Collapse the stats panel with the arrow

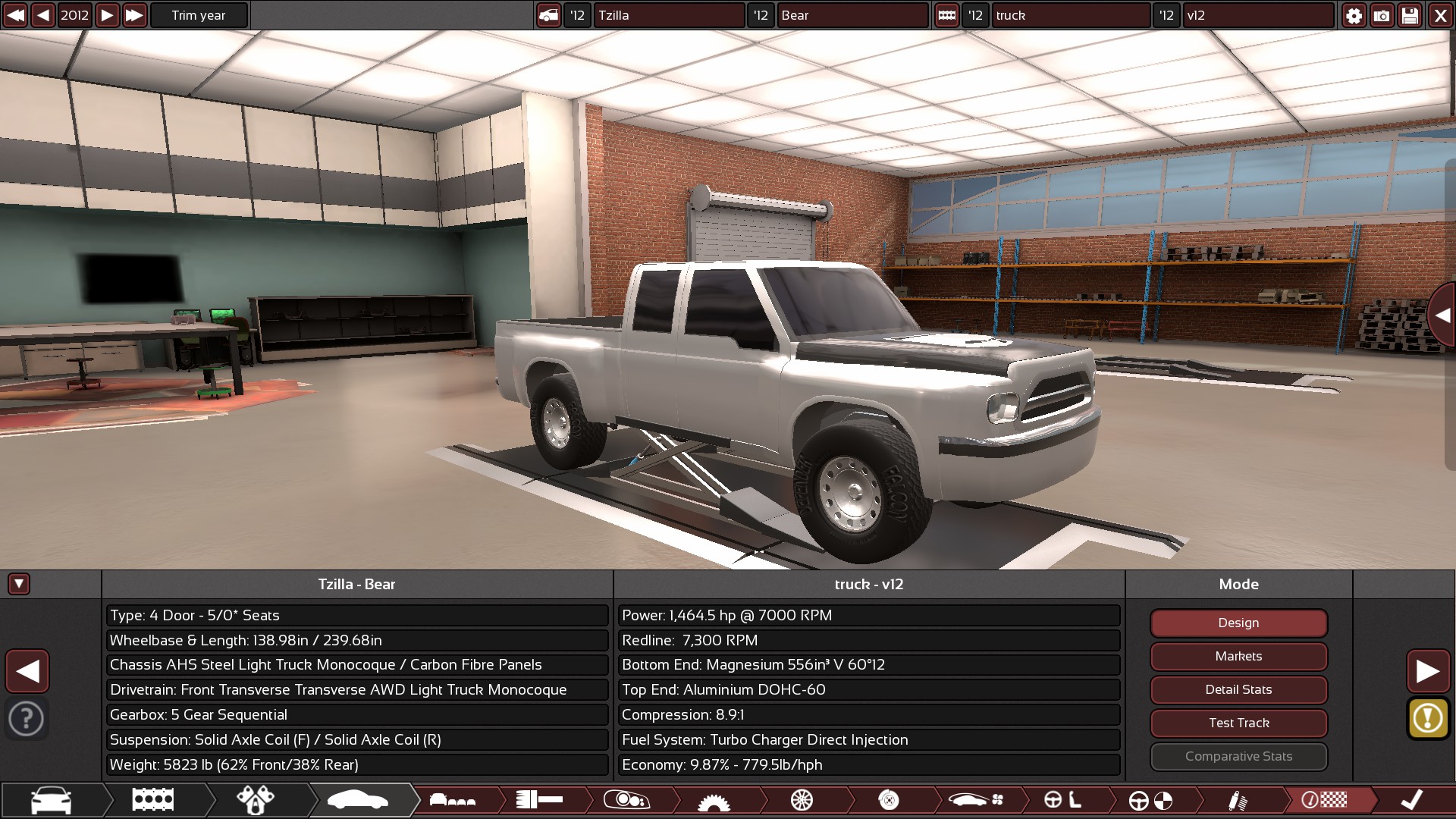[x=17, y=584]
